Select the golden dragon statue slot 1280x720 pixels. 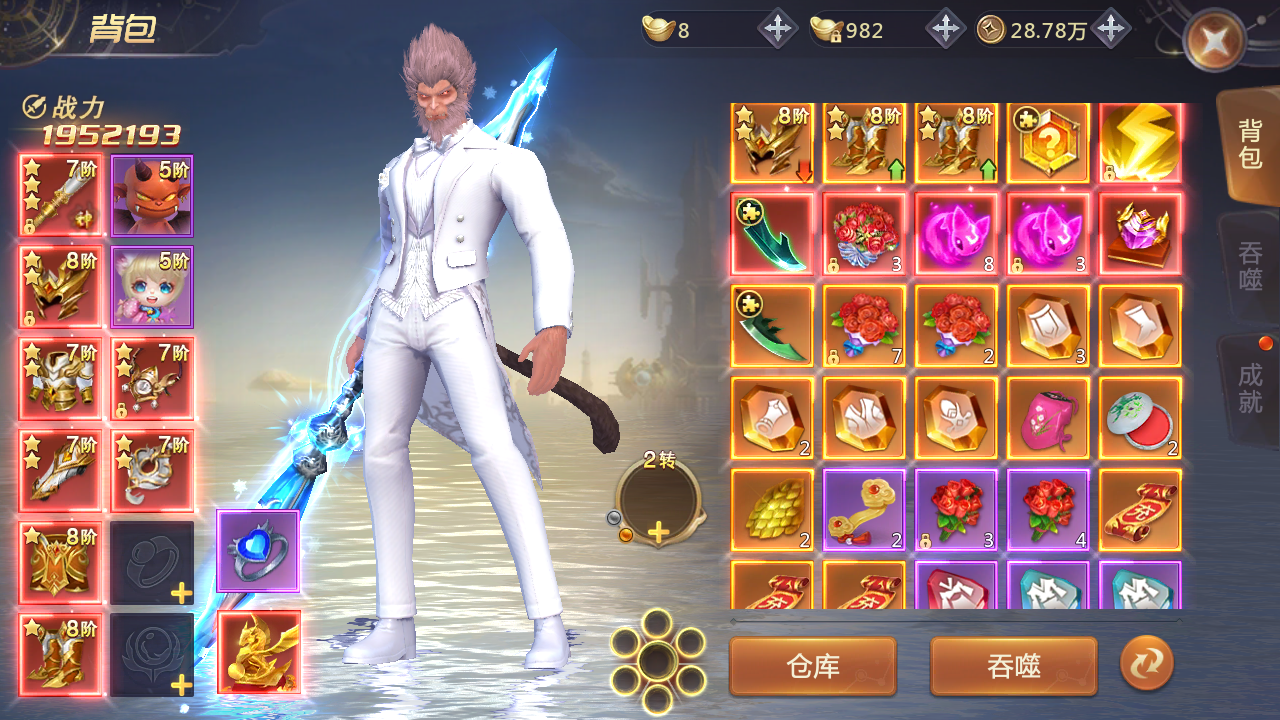pos(258,652)
